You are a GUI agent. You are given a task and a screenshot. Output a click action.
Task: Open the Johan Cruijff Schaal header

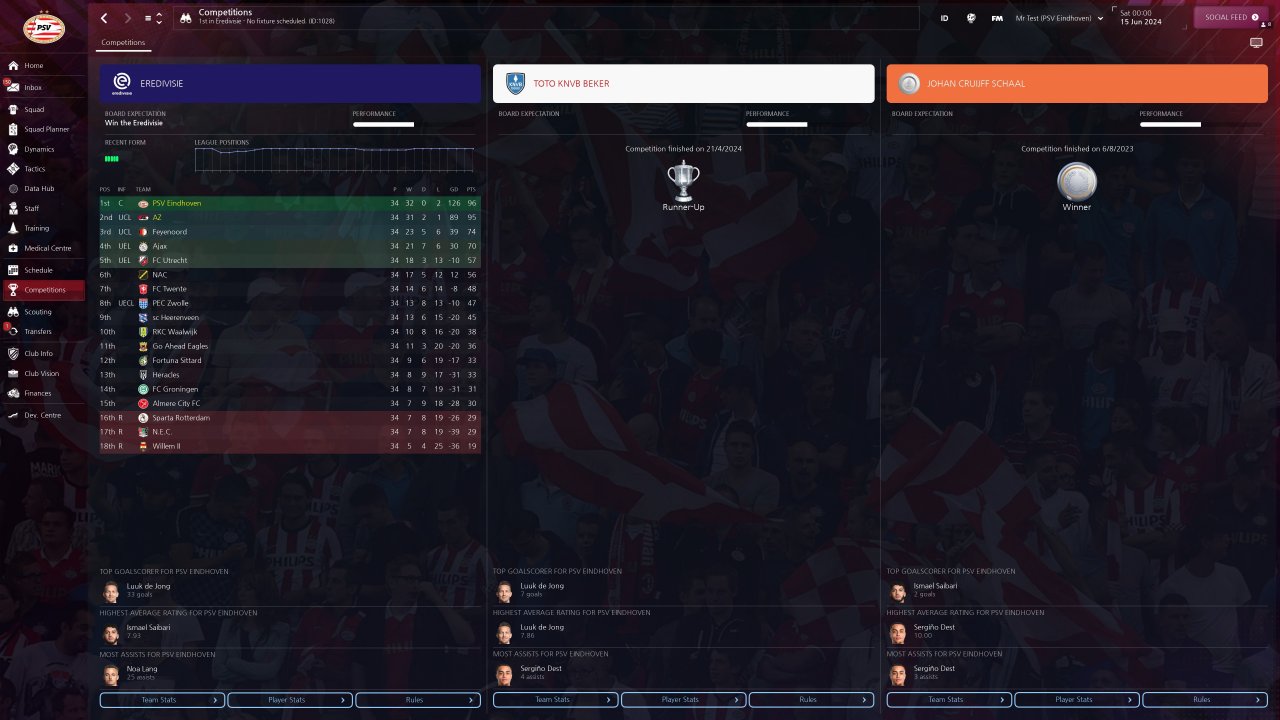(1077, 84)
